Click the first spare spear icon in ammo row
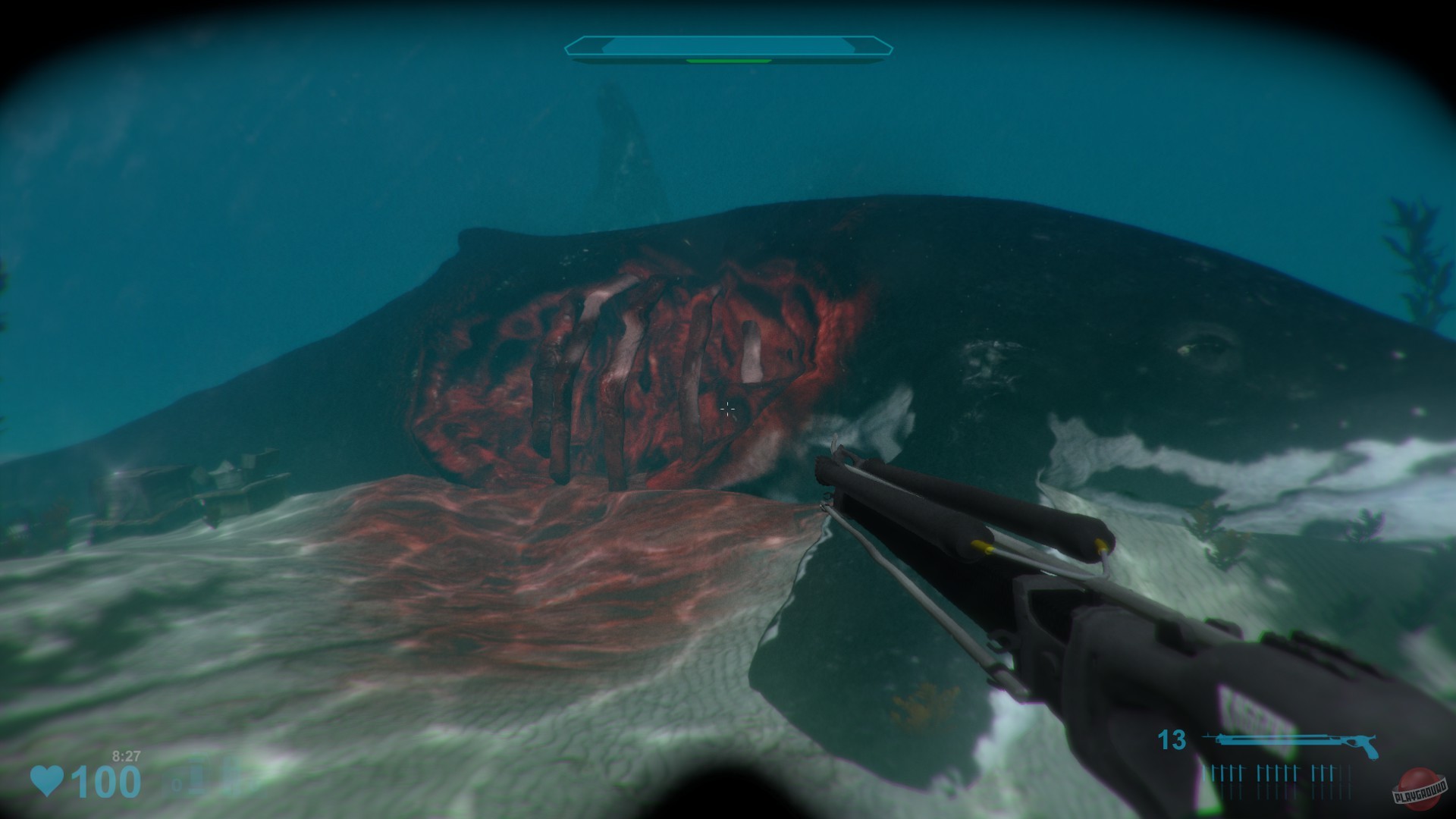 1206,771
